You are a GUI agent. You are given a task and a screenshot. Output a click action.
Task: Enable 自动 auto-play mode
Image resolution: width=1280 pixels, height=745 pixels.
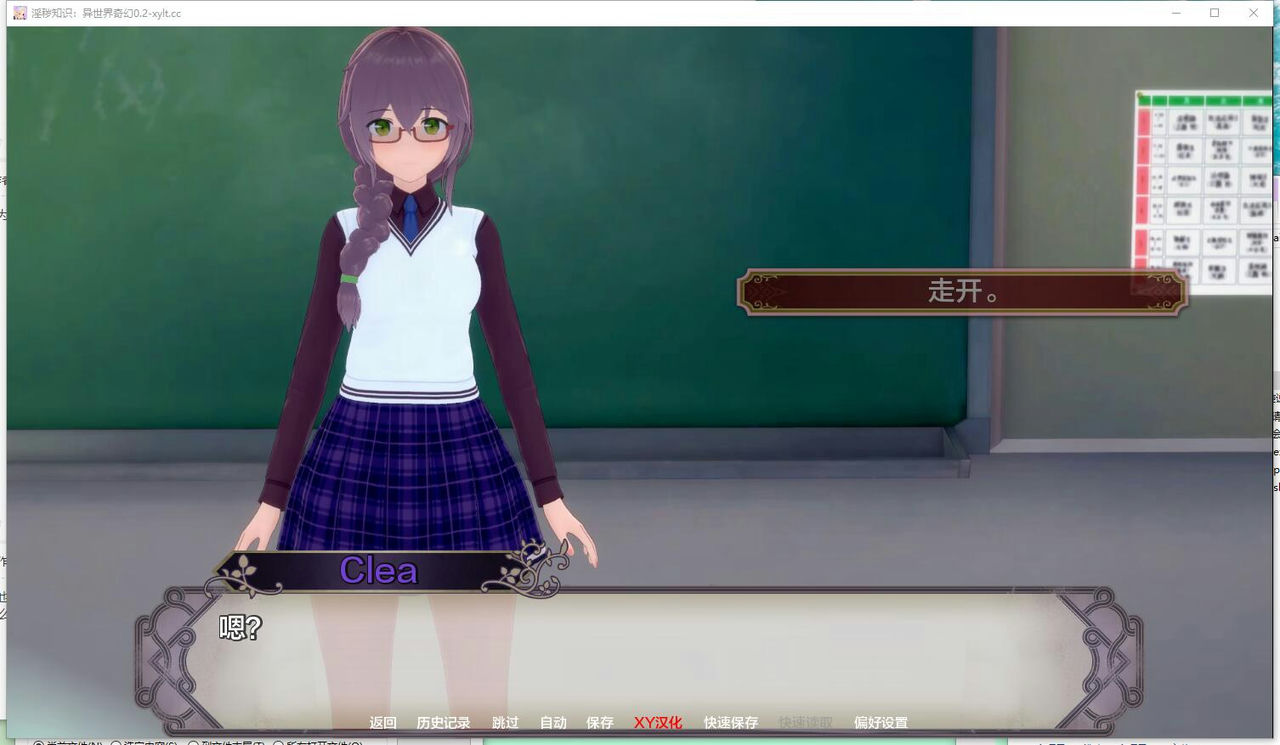[552, 722]
